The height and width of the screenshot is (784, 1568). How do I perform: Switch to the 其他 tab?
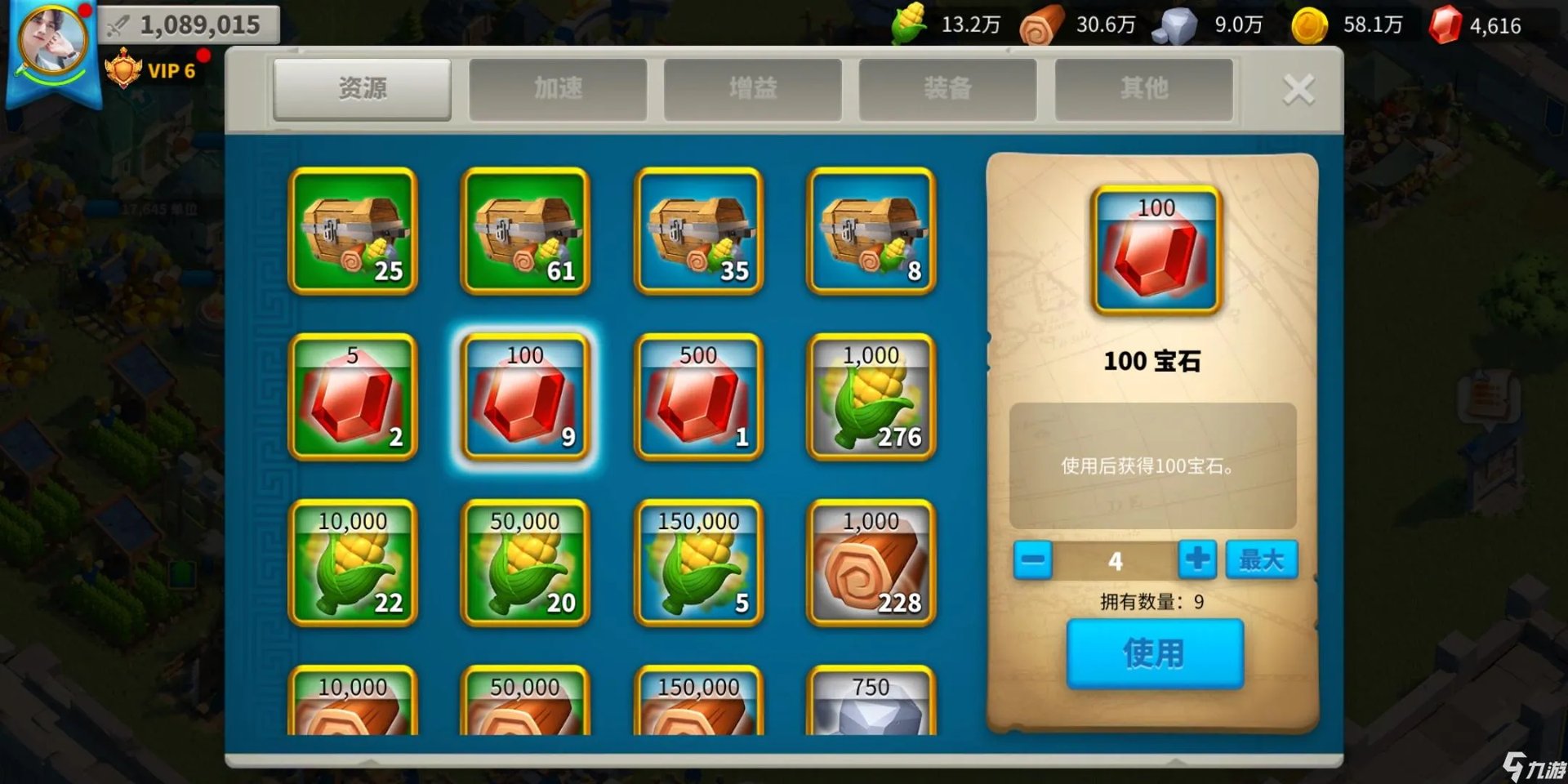pos(1143,88)
